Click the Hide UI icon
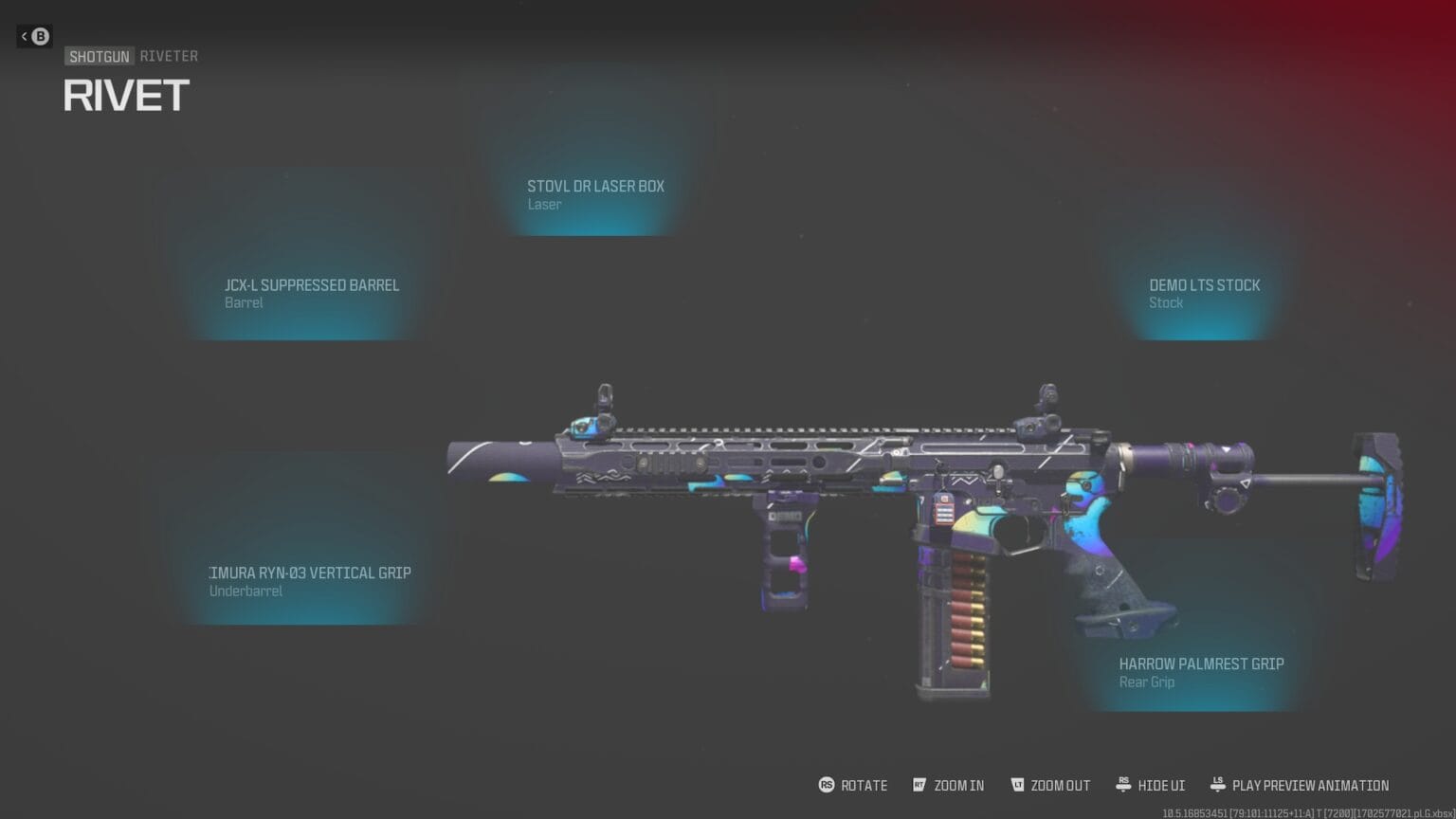 tap(1123, 785)
